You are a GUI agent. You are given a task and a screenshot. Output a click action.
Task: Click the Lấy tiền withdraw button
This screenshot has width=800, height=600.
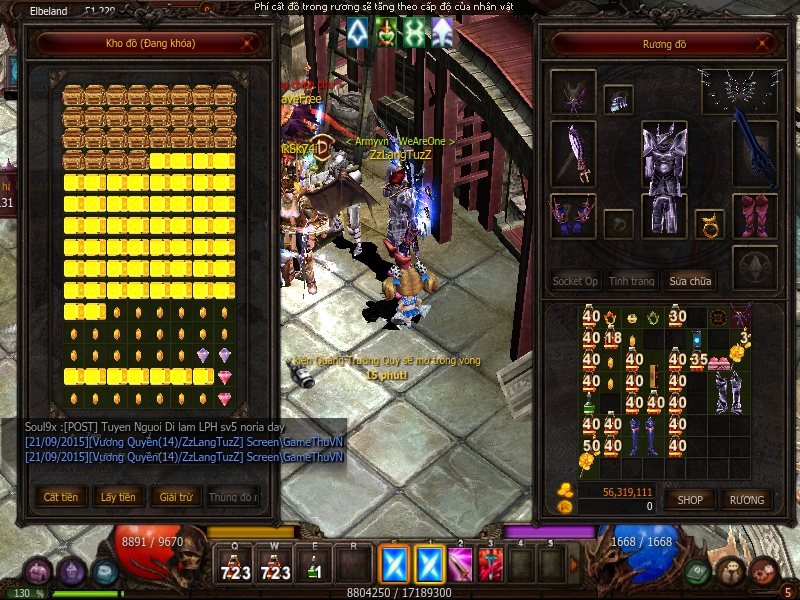coord(118,496)
